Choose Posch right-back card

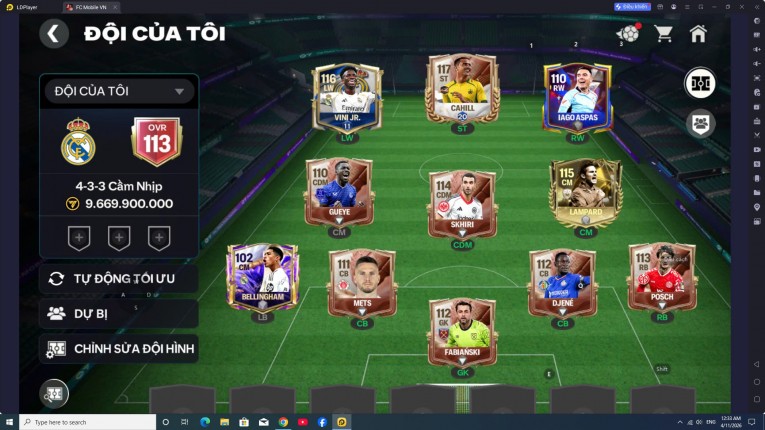[662, 275]
